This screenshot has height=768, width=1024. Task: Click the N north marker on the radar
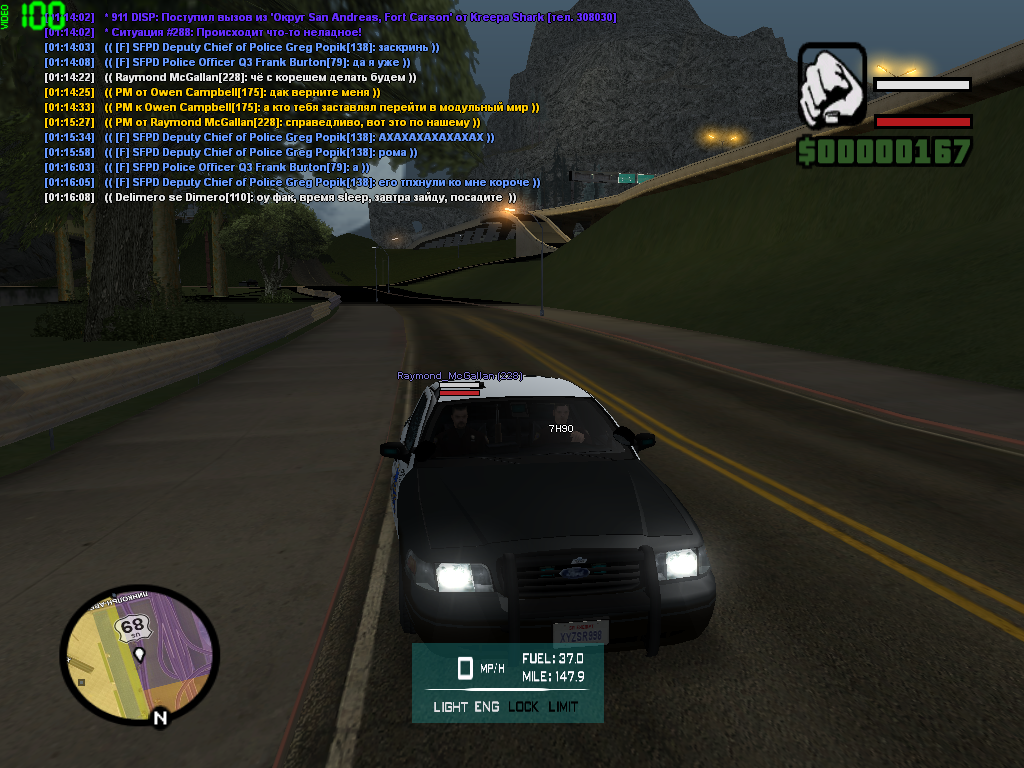159,717
